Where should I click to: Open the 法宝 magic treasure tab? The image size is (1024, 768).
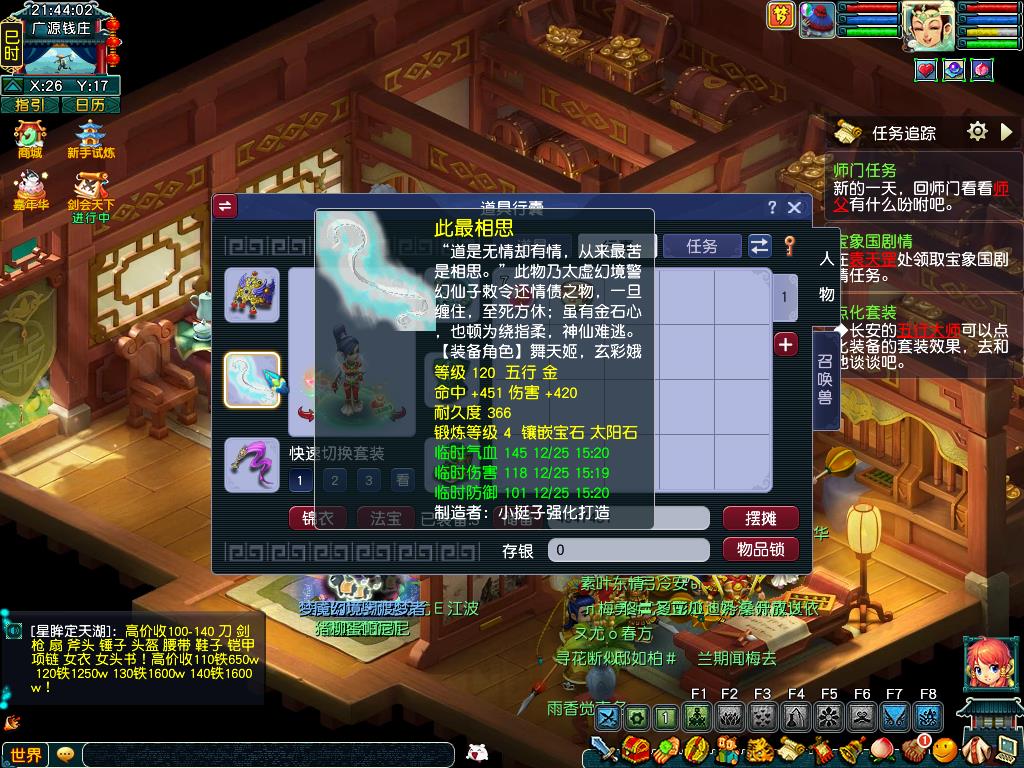coord(385,518)
